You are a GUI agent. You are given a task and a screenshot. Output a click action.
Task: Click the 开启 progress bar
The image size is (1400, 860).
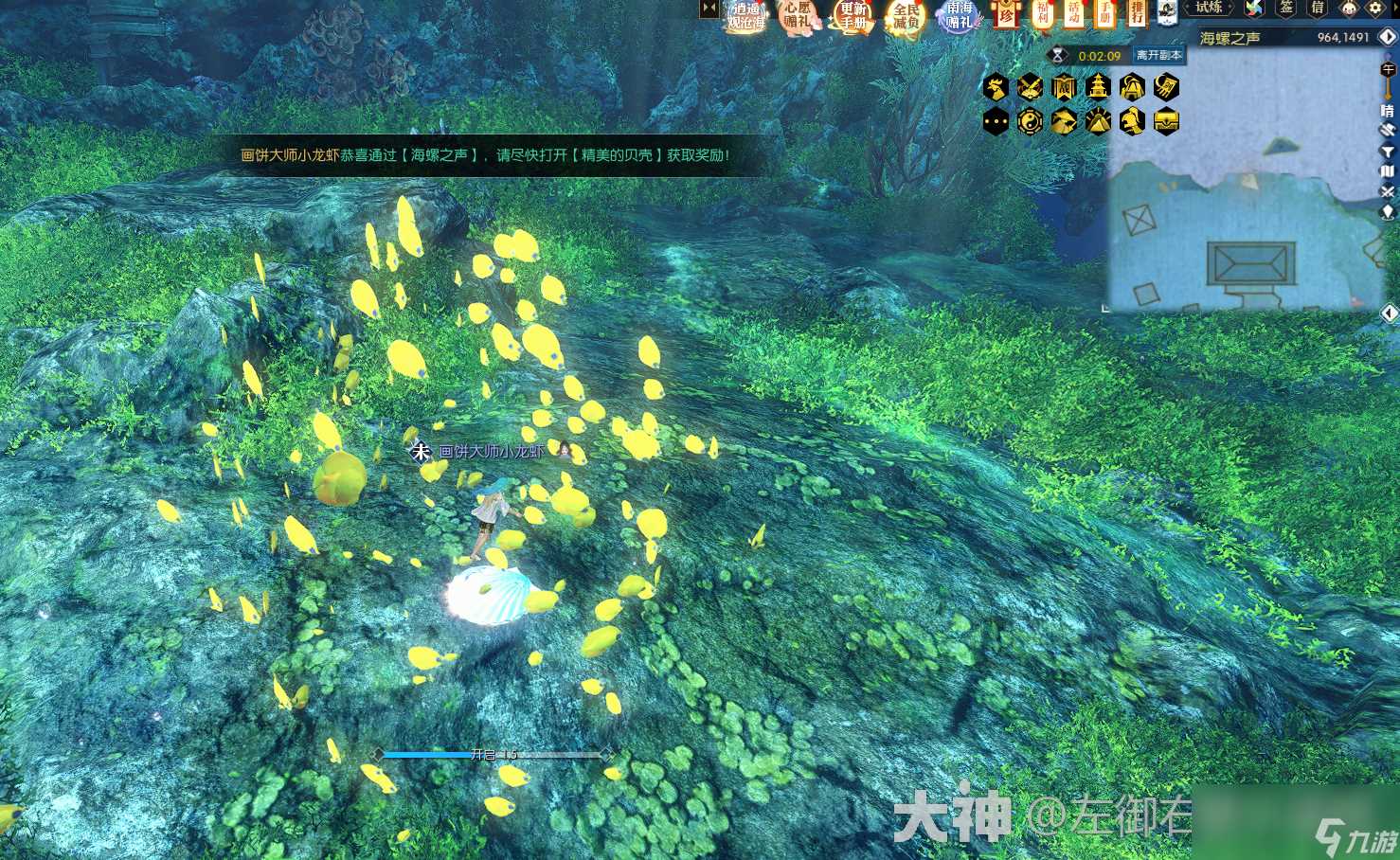[x=493, y=755]
